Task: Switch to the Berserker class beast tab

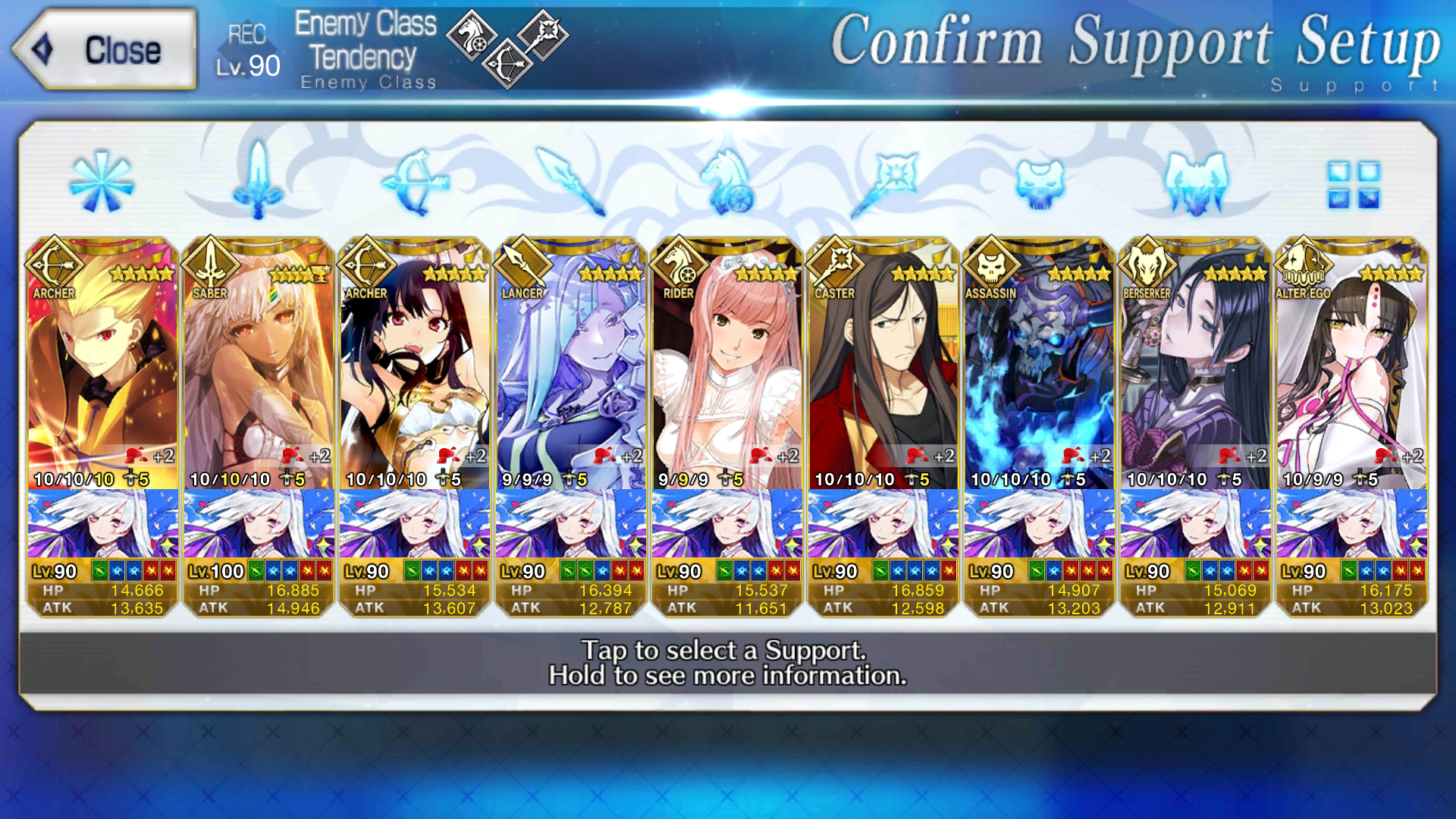Action: coord(1196,182)
